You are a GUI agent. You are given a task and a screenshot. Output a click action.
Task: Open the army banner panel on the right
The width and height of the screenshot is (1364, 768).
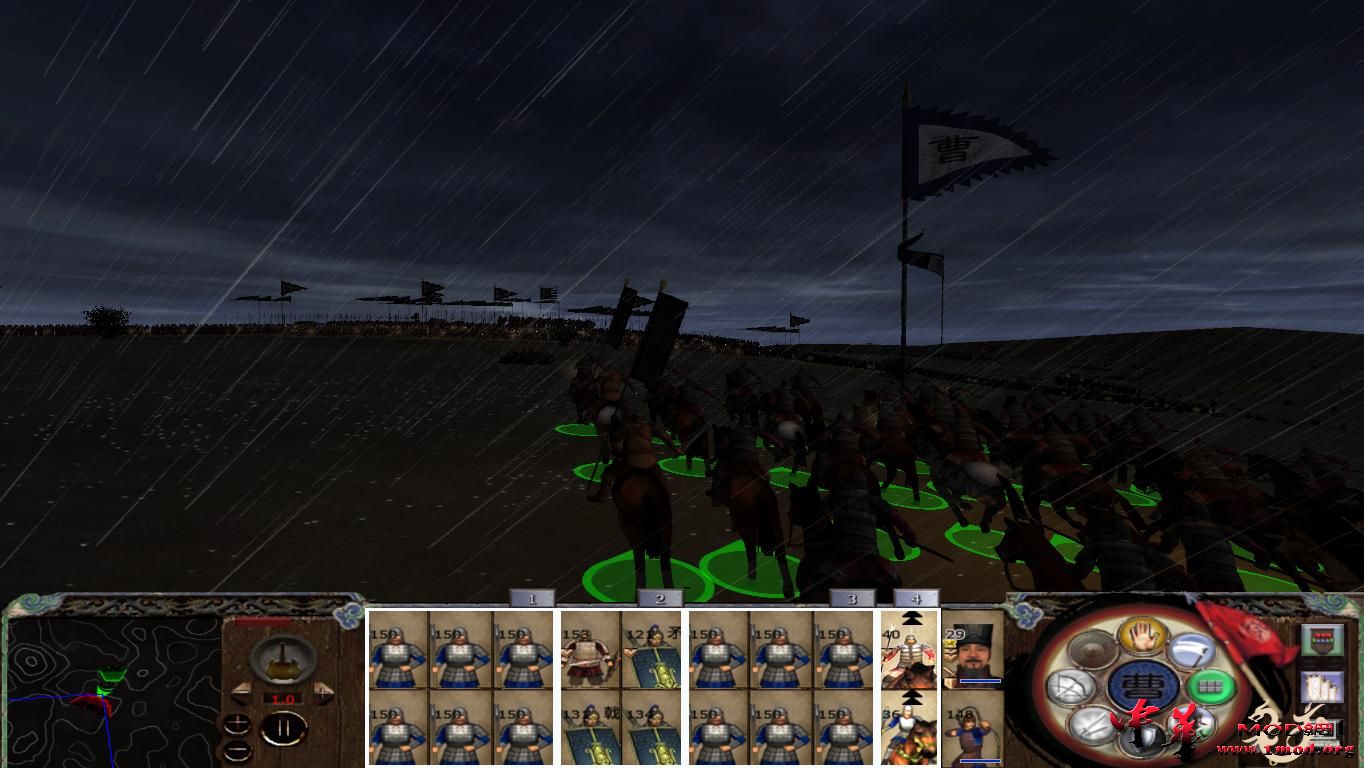(x=1323, y=640)
